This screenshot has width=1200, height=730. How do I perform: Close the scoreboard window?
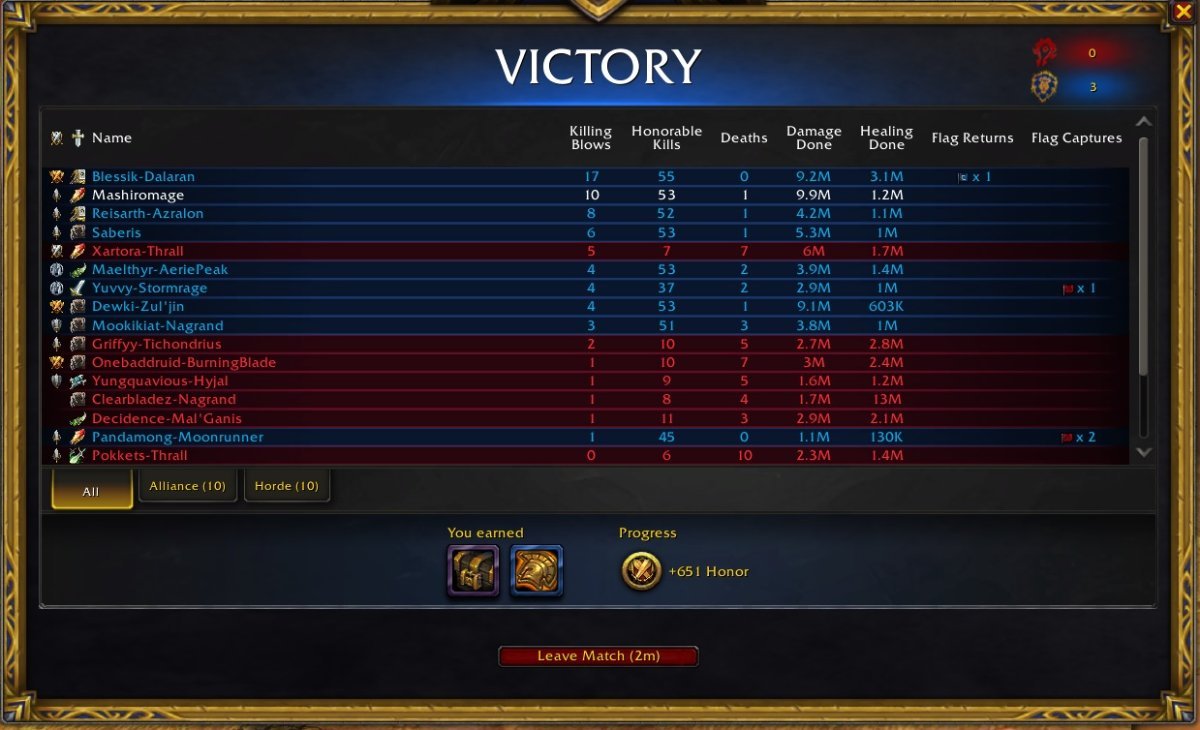[1181, 12]
